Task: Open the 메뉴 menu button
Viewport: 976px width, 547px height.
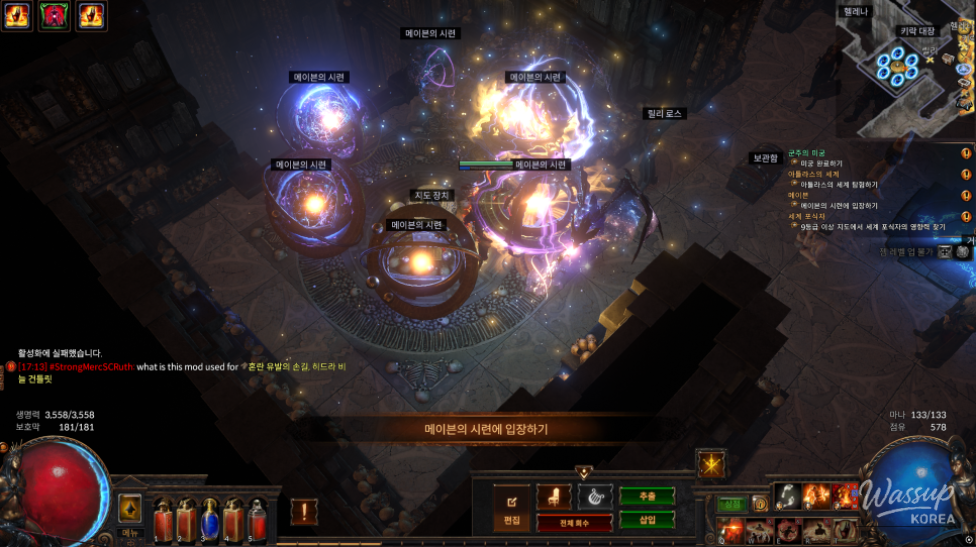Action: (130, 510)
